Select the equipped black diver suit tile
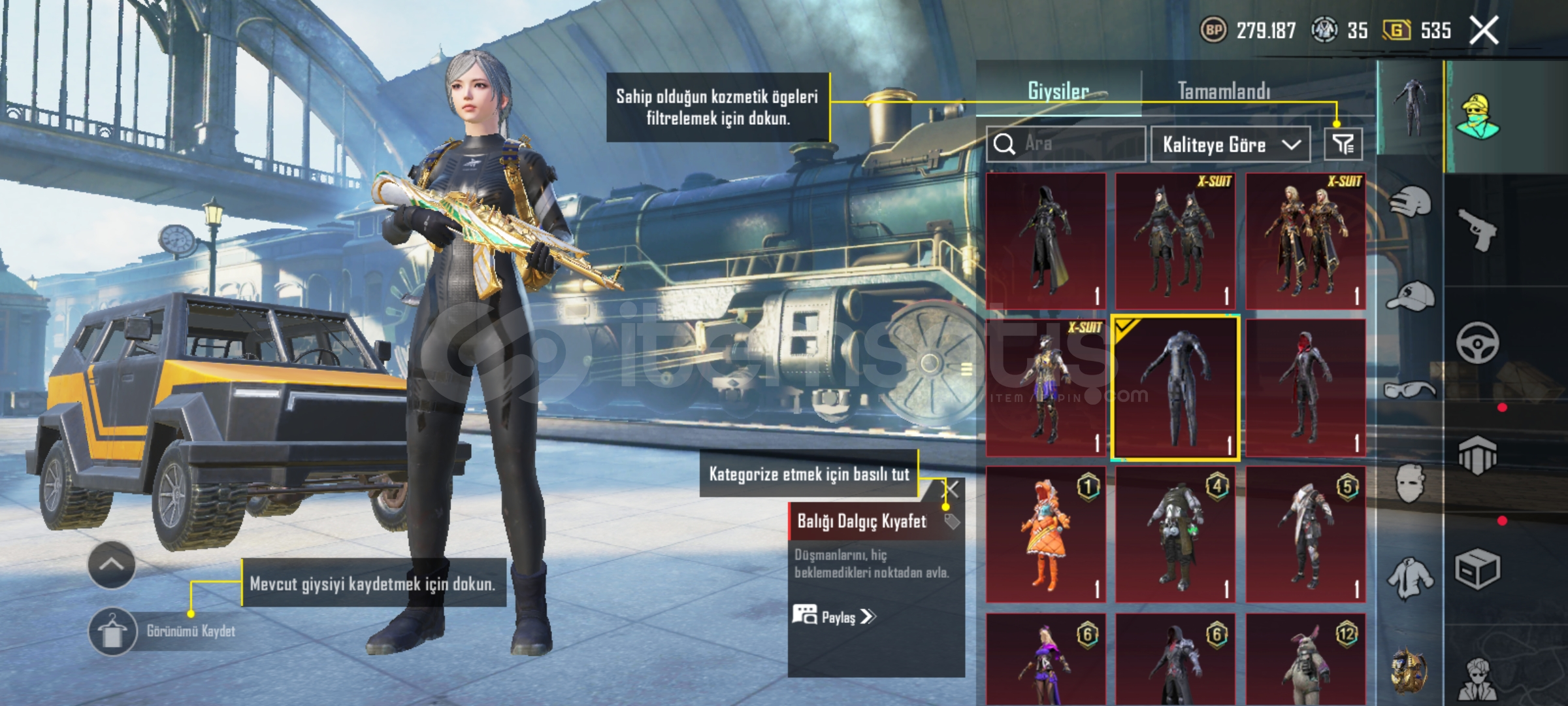The width and height of the screenshot is (1568, 706). pyautogui.click(x=1175, y=388)
